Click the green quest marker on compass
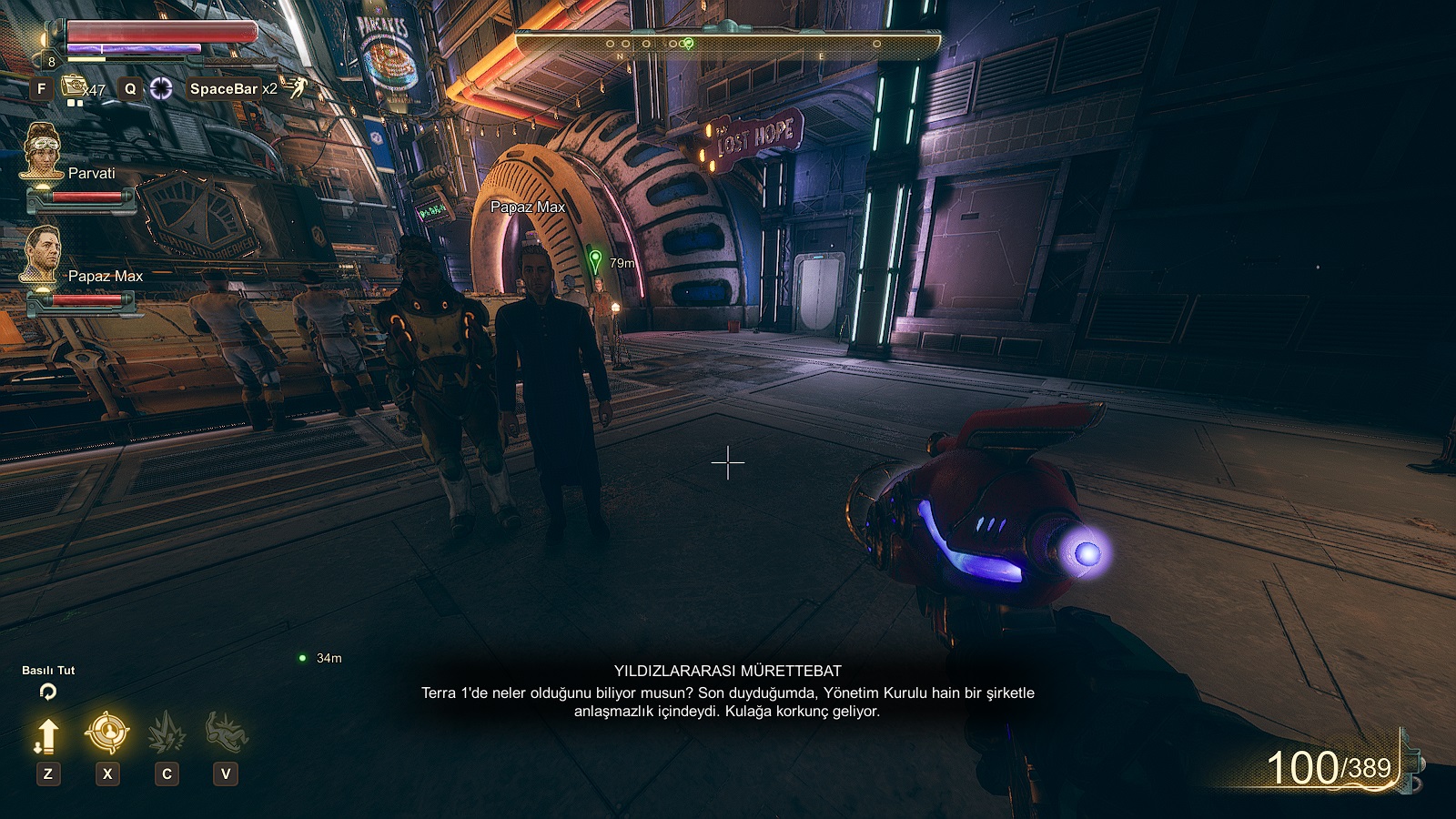1456x819 pixels. (x=689, y=44)
